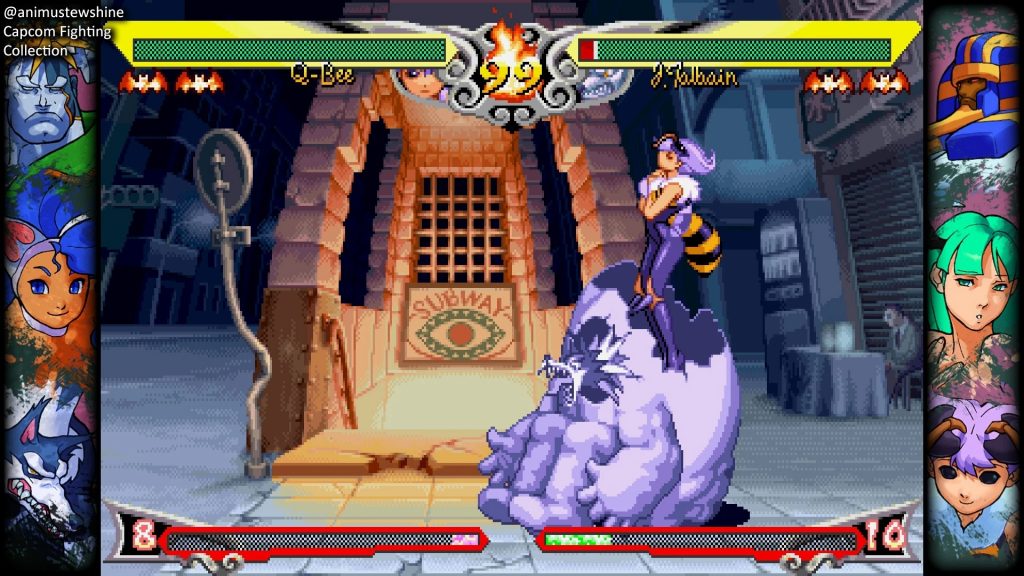Click the @animustewshine watermark text
The width and height of the screenshot is (1024, 576).
(x=64, y=13)
